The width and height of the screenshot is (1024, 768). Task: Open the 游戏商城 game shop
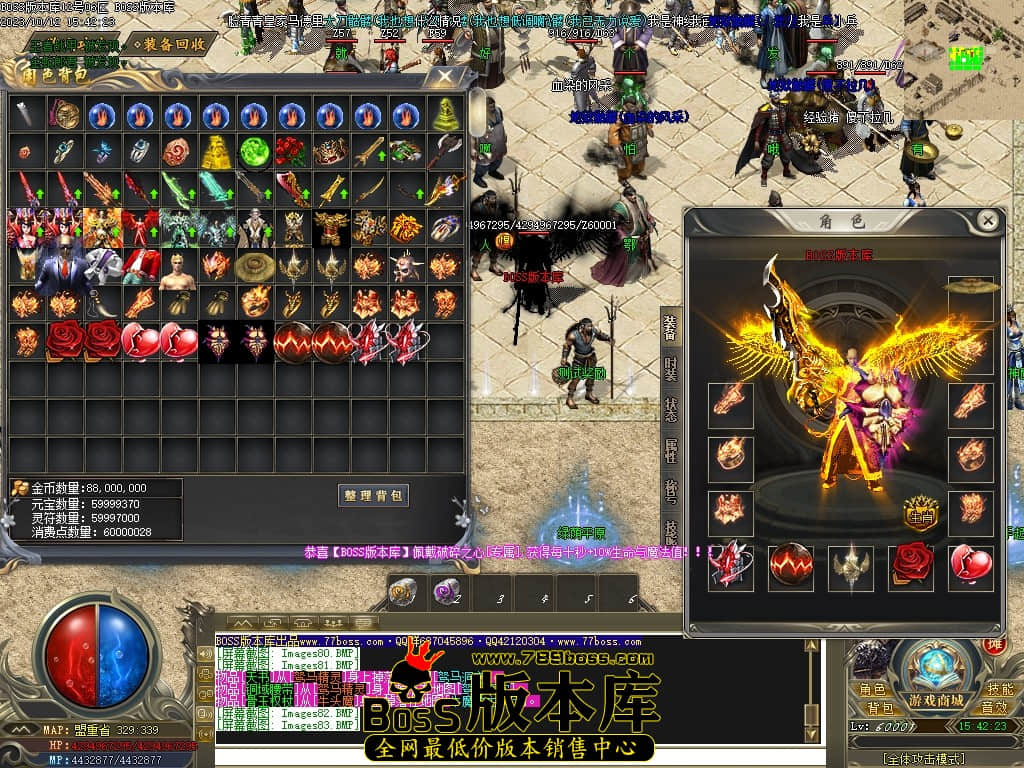[936, 700]
